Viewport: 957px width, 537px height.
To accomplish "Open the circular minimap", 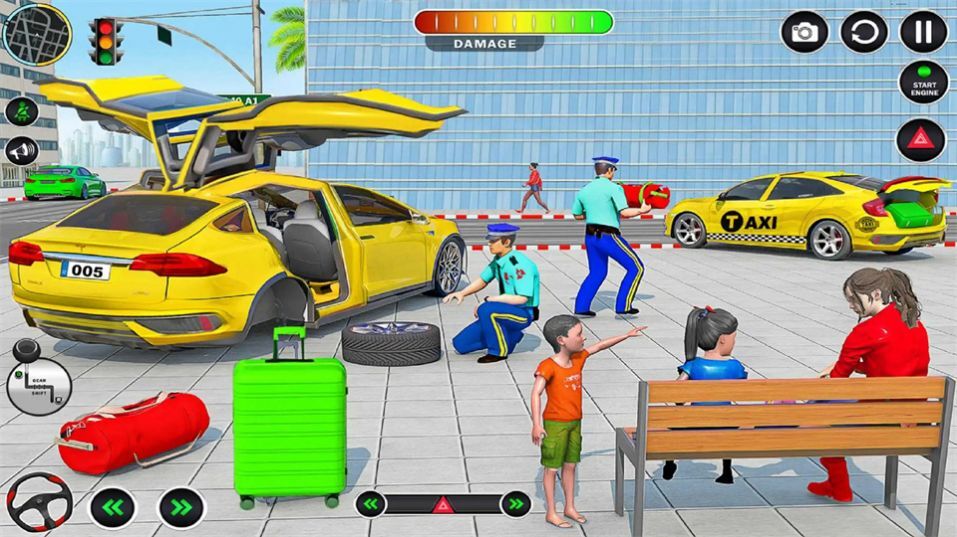I will [x=37, y=33].
